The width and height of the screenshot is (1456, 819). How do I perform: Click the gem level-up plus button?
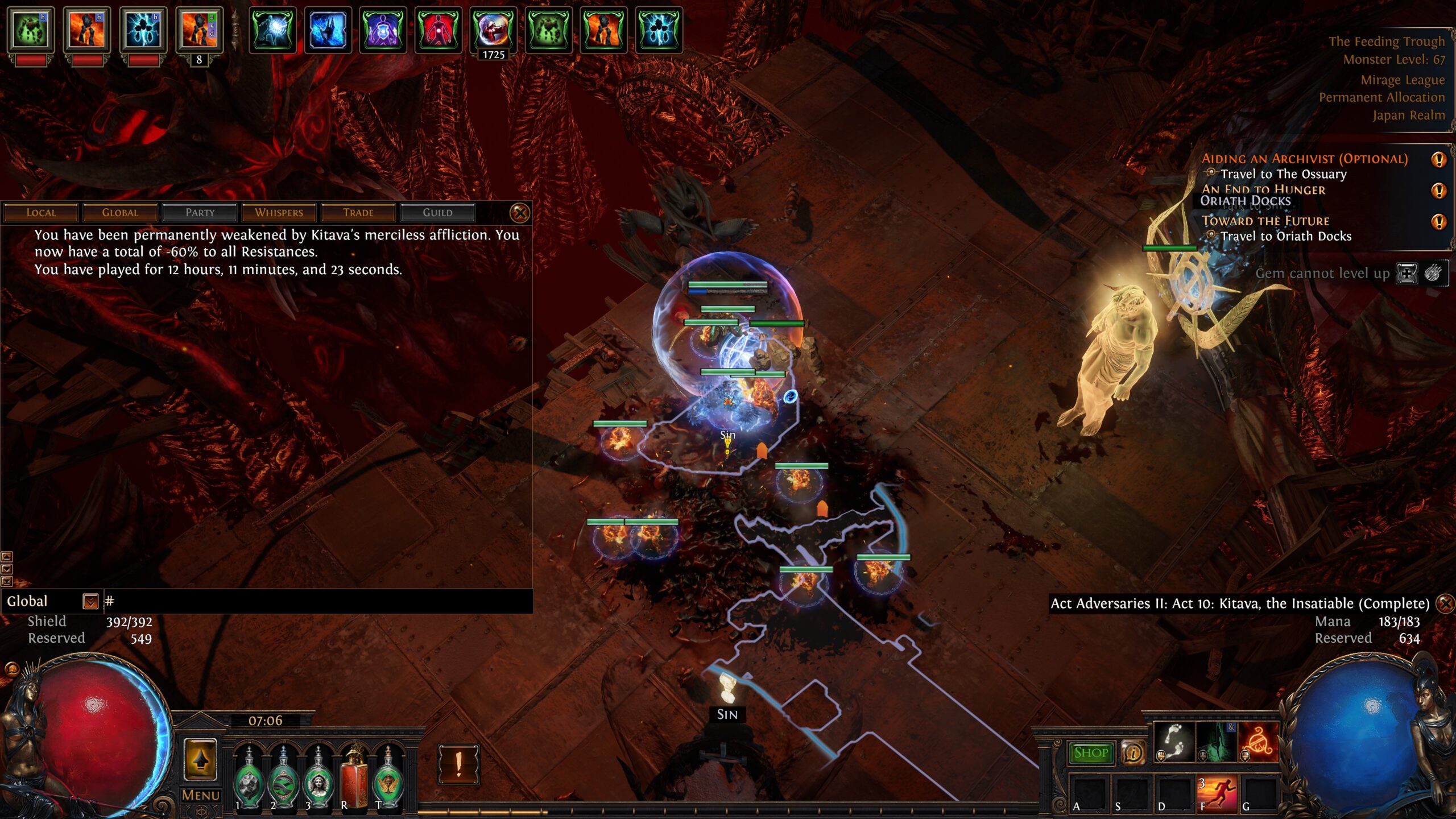tap(1407, 274)
